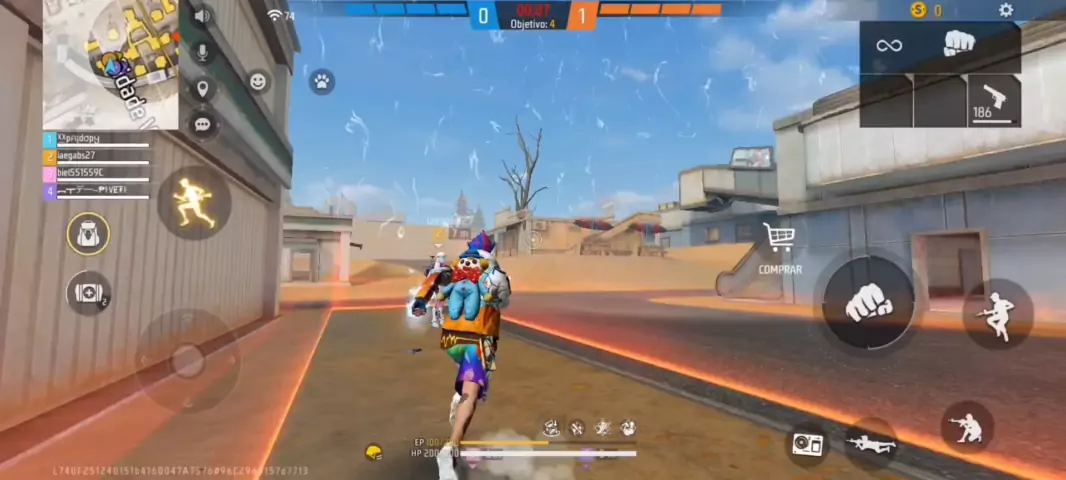Image resolution: width=1066 pixels, height=480 pixels.
Task: Tap the yellow helmet icon
Action: click(374, 452)
